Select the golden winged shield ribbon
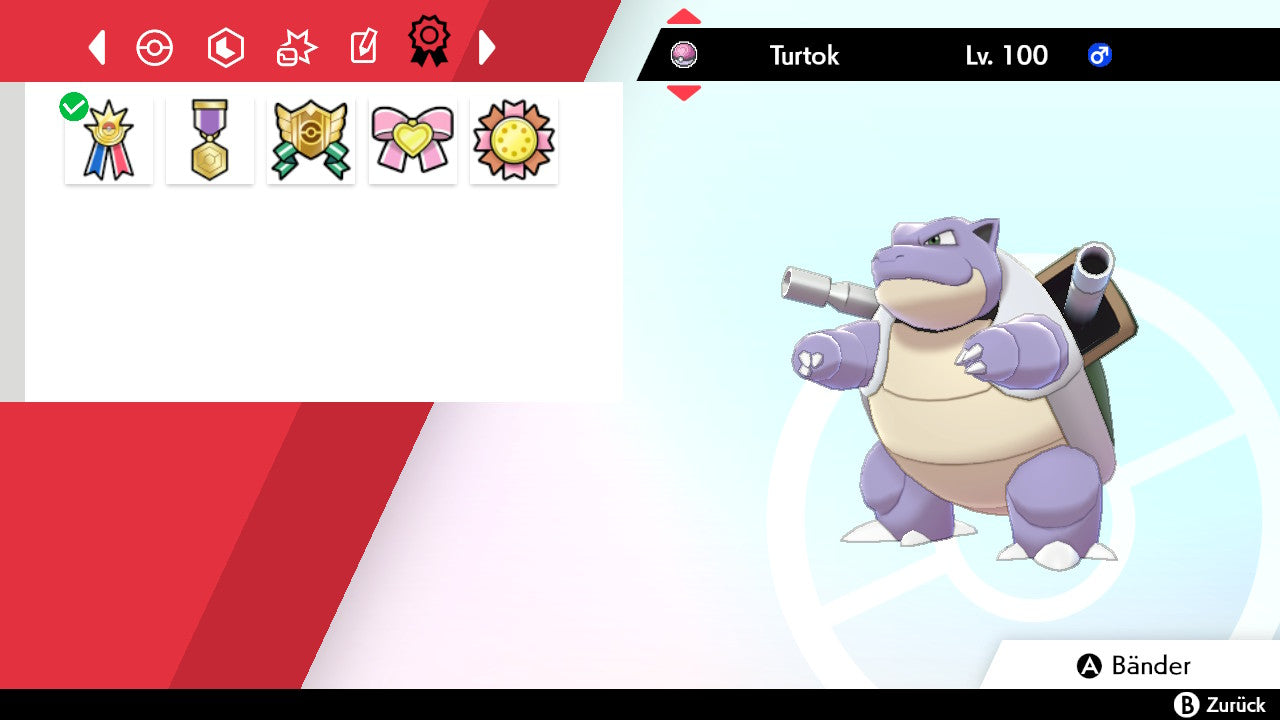The height and width of the screenshot is (720, 1280). [311, 140]
